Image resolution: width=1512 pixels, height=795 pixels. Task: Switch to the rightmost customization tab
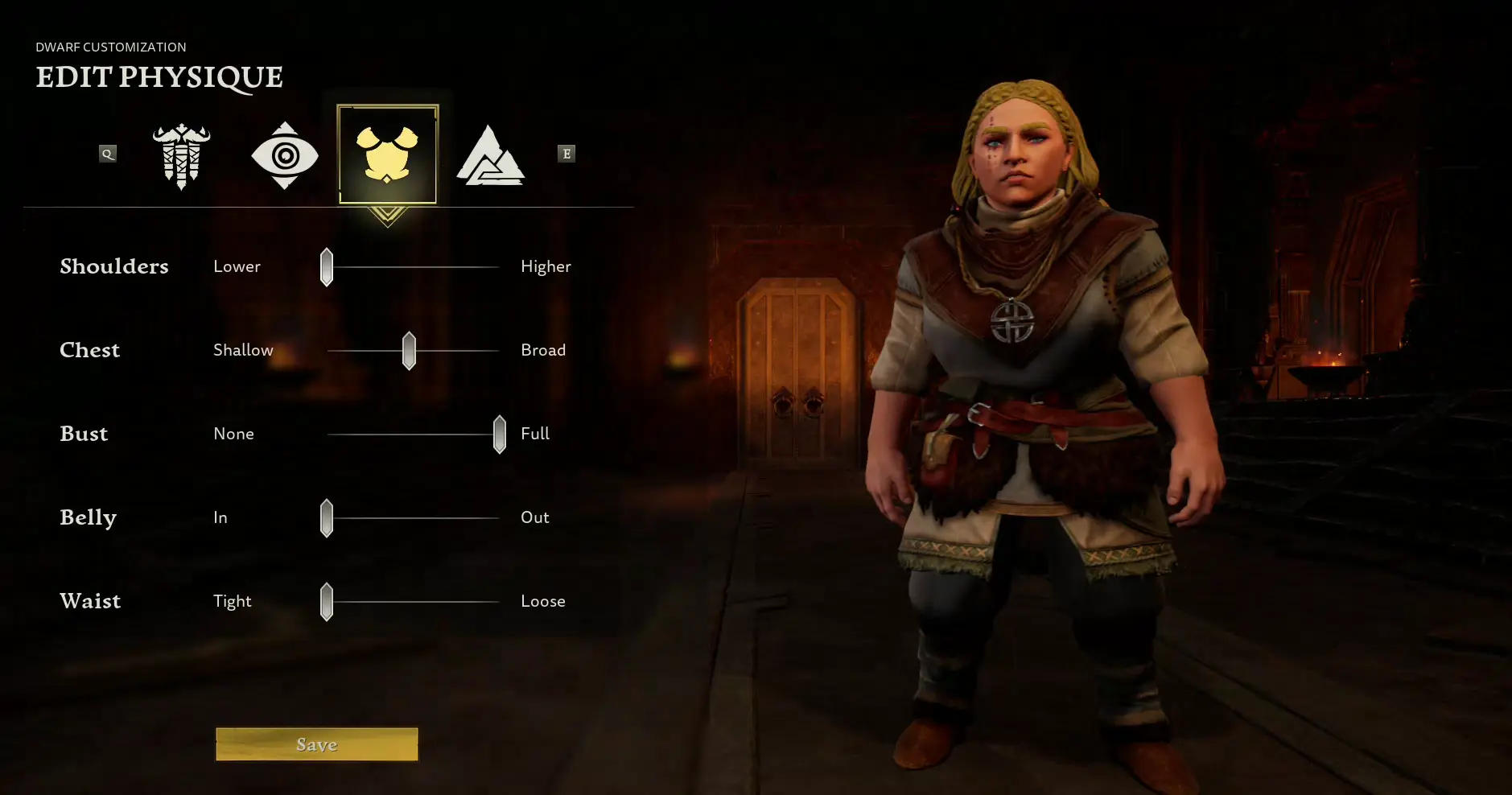pos(492,154)
